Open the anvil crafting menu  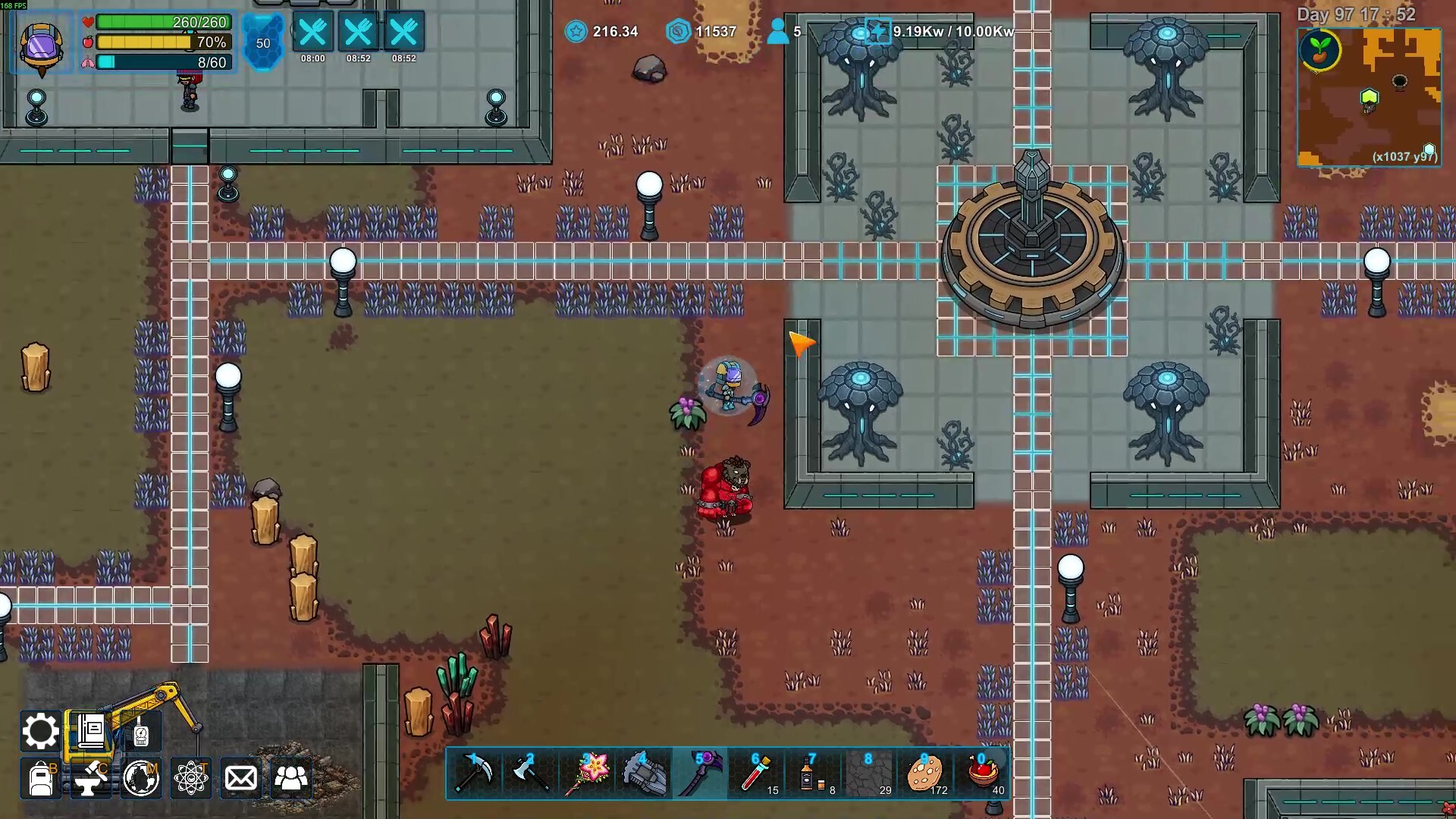click(91, 779)
